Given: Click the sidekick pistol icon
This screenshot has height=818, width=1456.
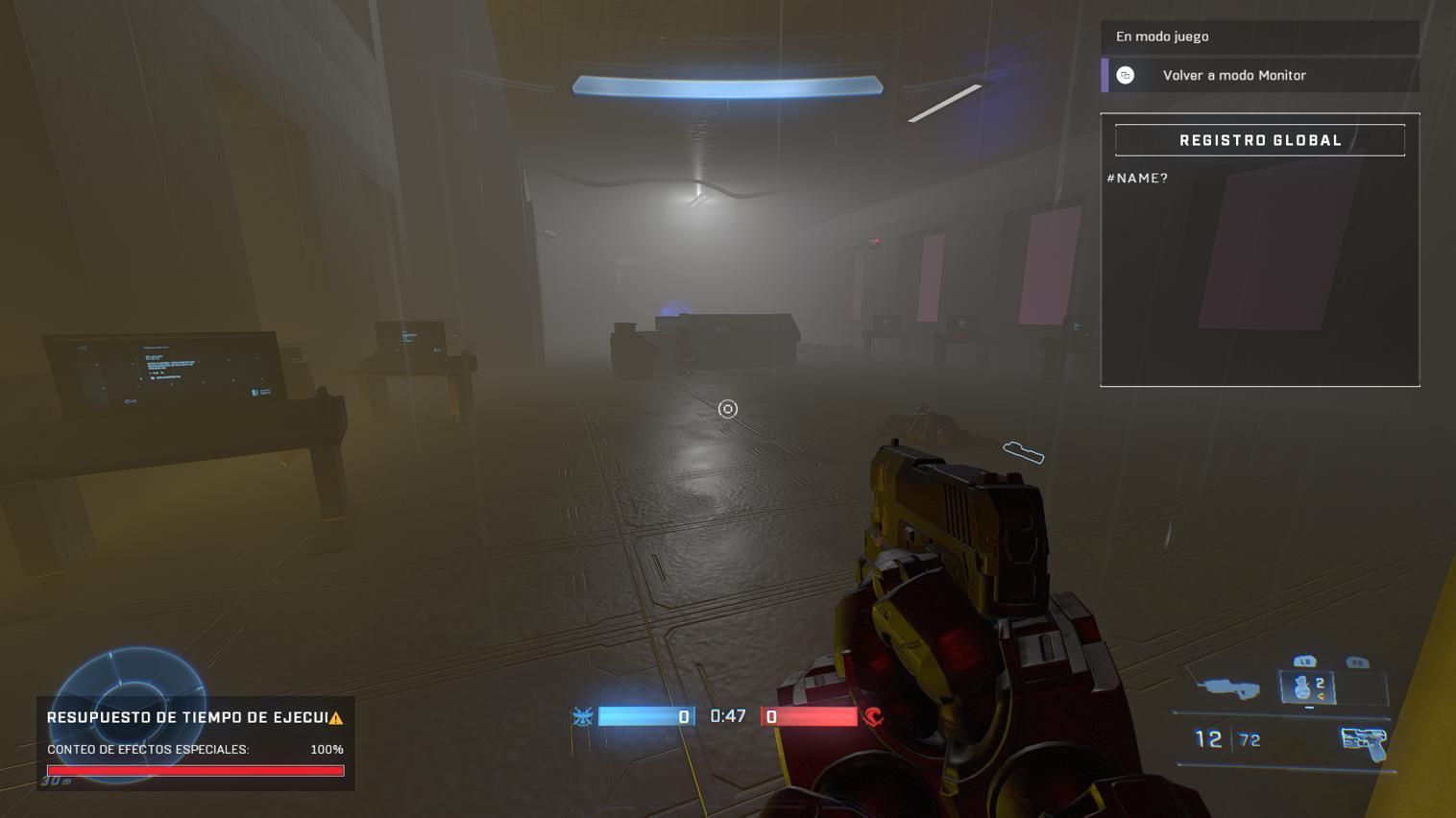Looking at the screenshot, I should click(x=1363, y=742).
